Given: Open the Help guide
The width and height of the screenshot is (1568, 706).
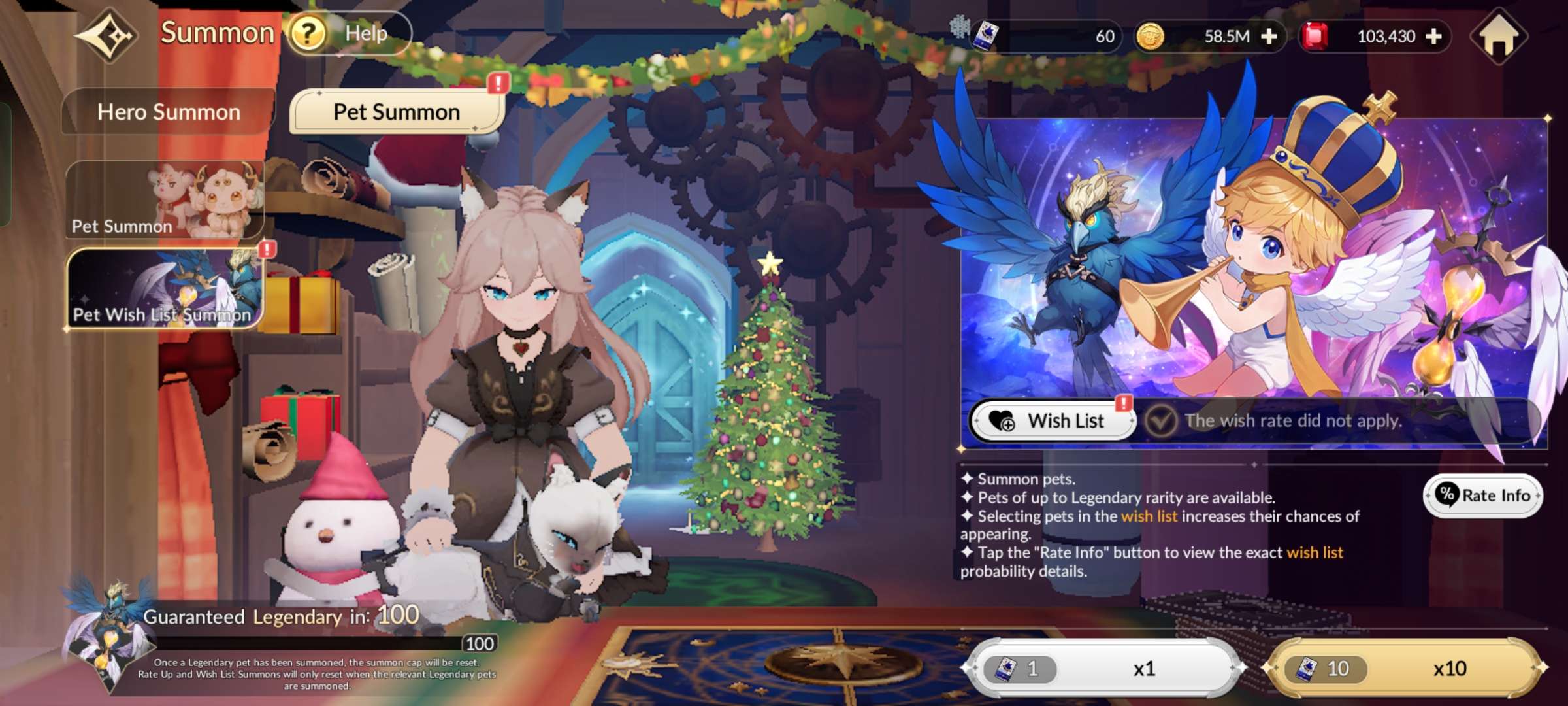Looking at the screenshot, I should point(349,33).
